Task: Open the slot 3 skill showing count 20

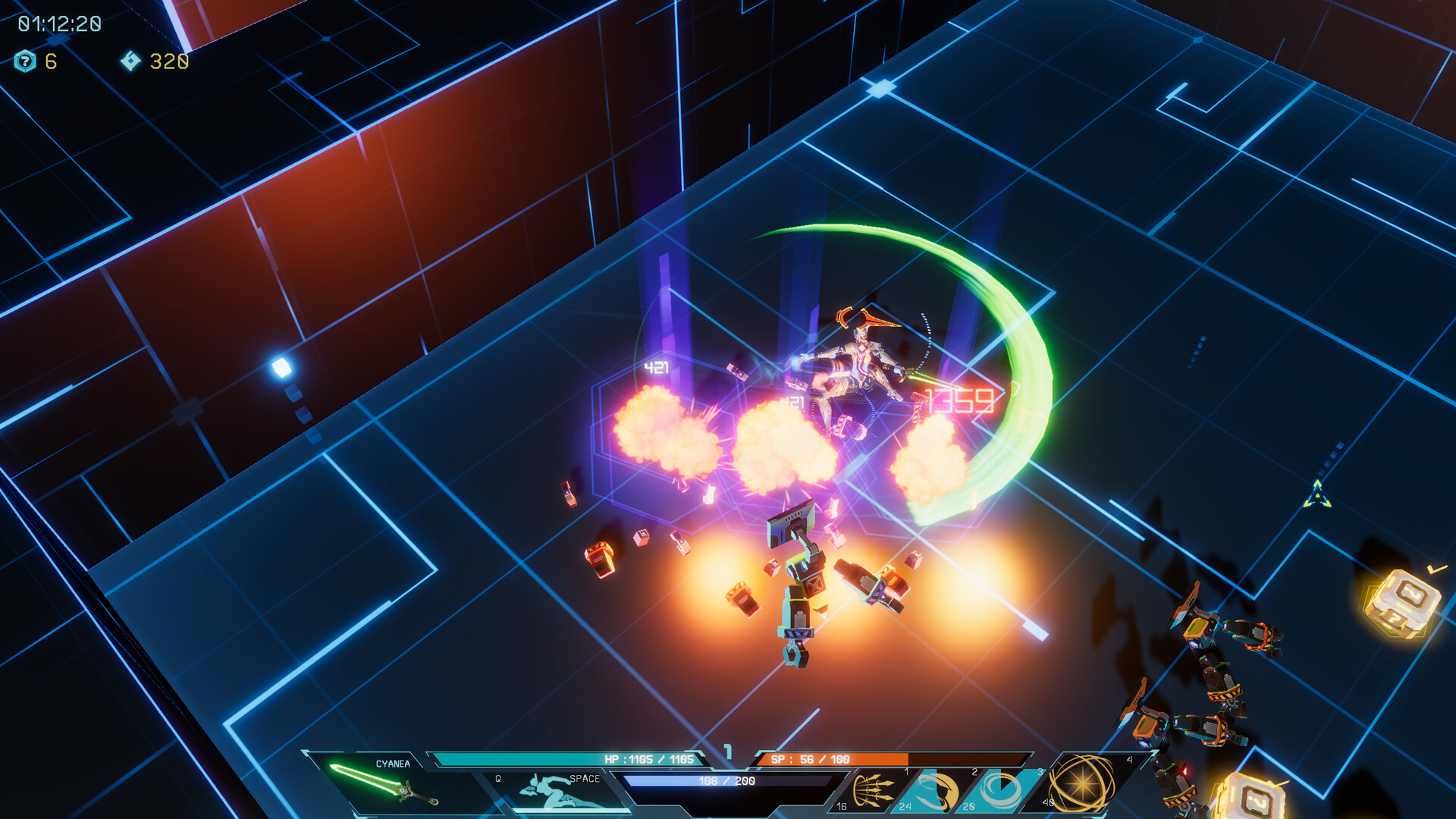Action: pos(967,805)
